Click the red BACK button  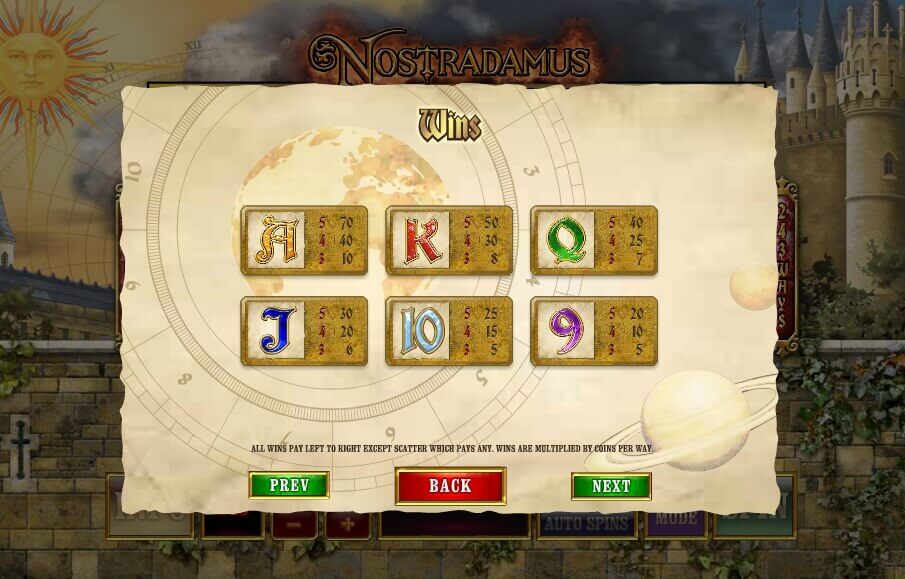tap(450, 486)
